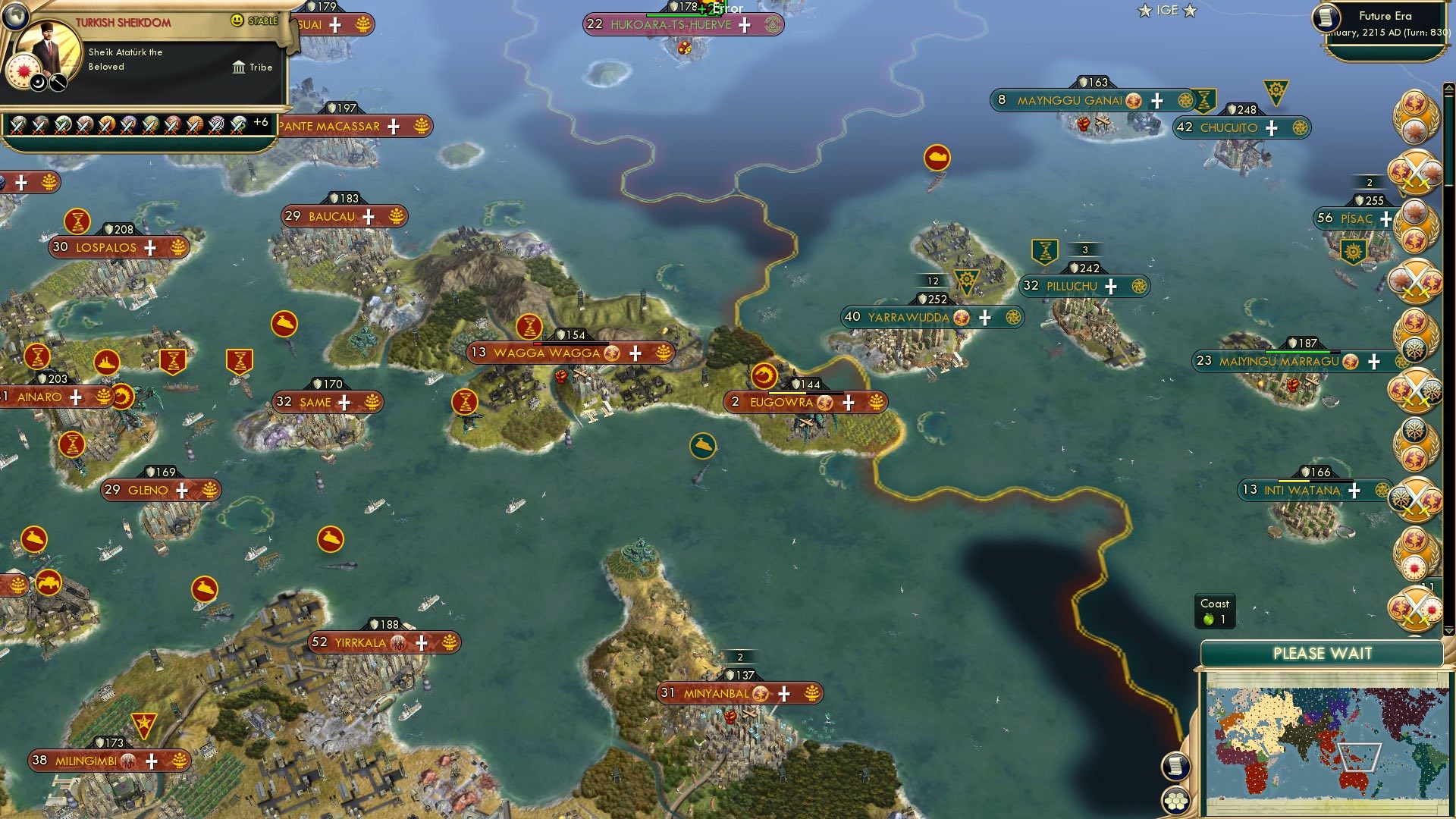Click the Tribe government icon in leader panel
This screenshot has width=1456, height=819.
[x=239, y=68]
